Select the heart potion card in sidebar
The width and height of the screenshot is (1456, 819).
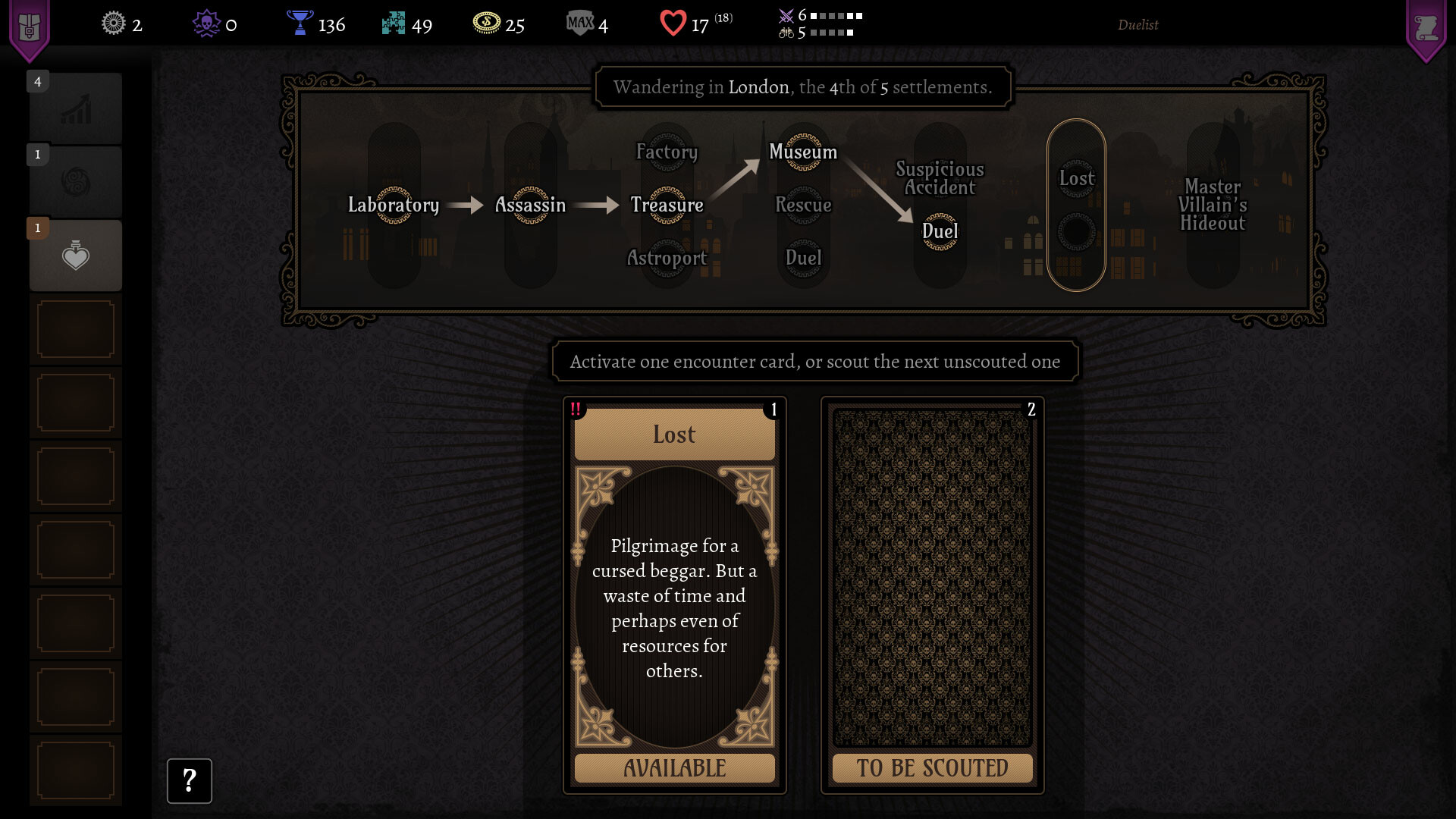pyautogui.click(x=75, y=255)
